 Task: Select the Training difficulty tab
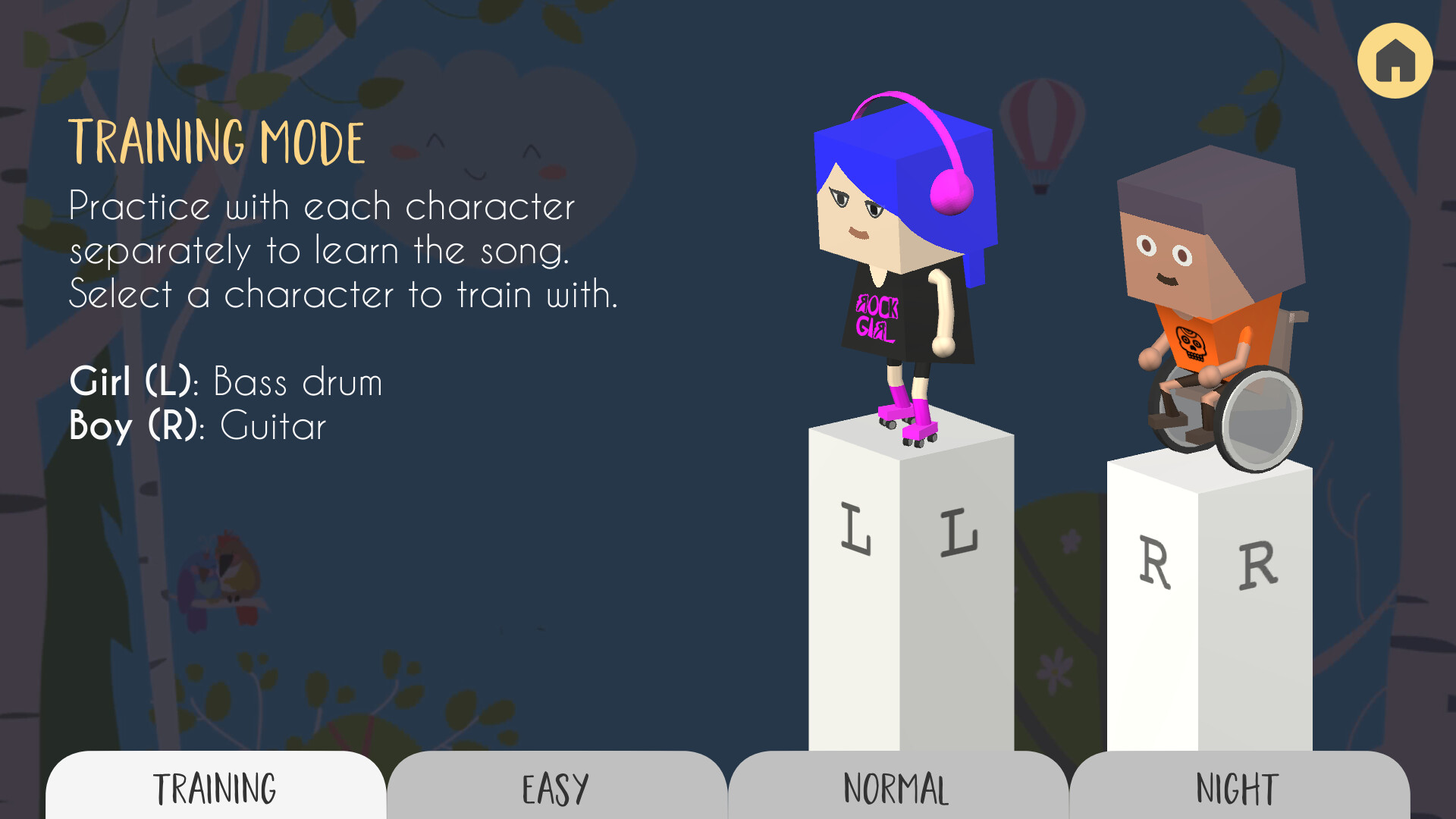(215, 789)
